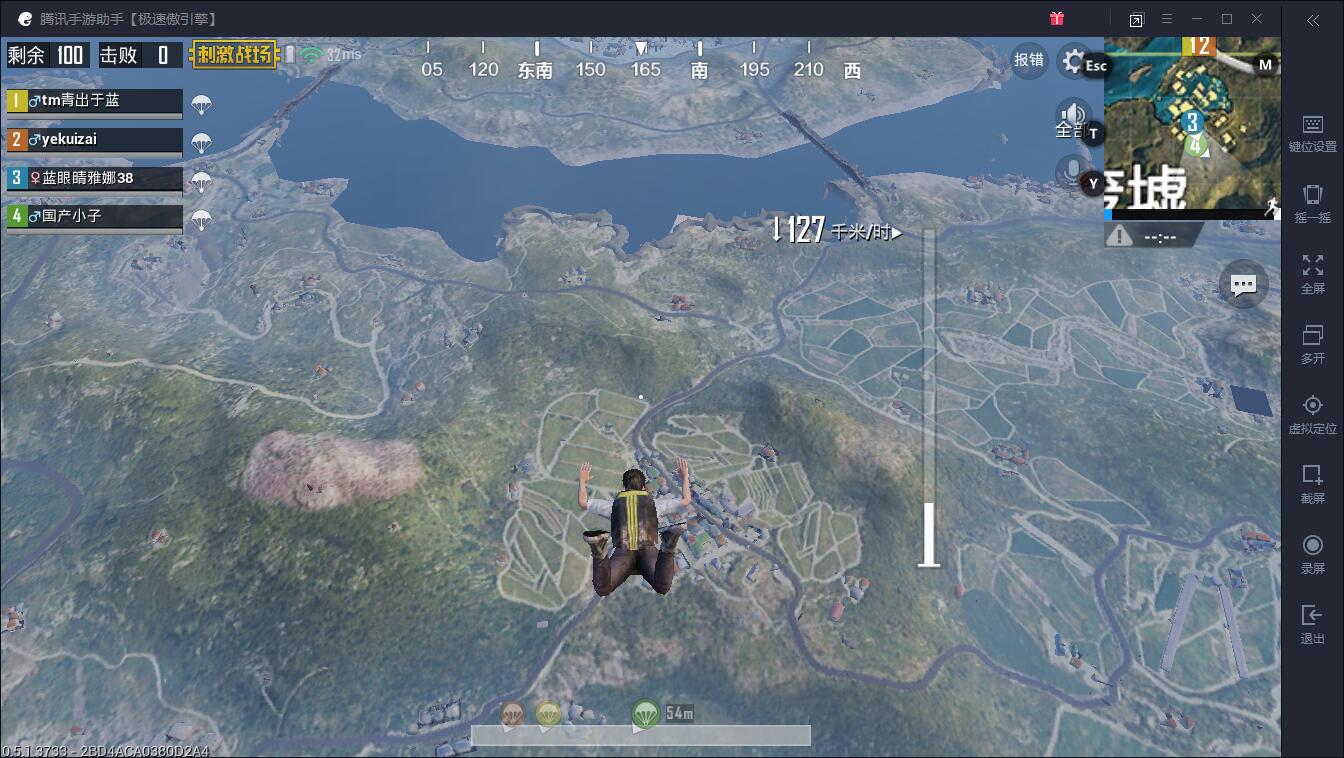The width and height of the screenshot is (1344, 758).
Task: Click teammate 2 yekuizai in player list
Action: click(94, 140)
